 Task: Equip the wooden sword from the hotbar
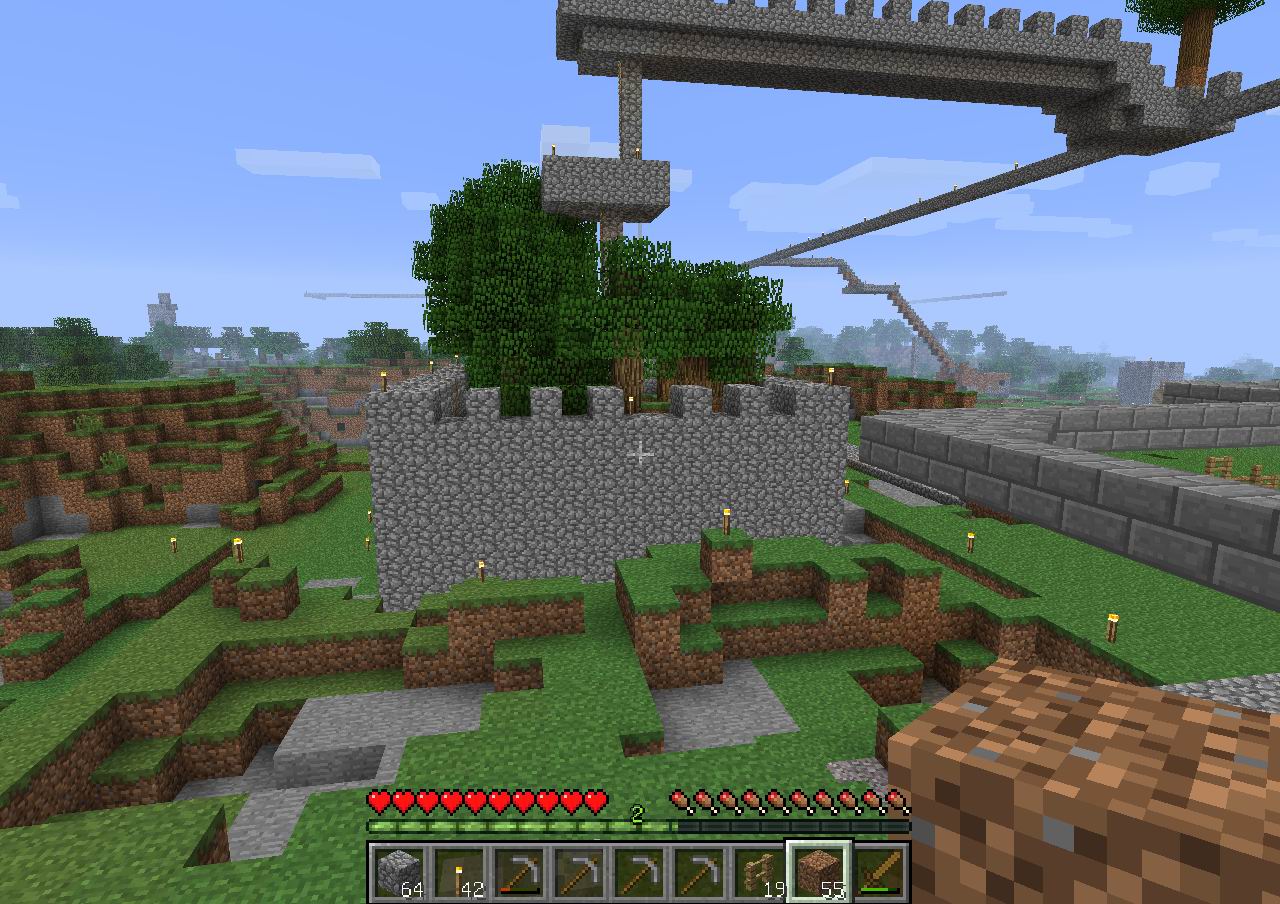pos(879,872)
